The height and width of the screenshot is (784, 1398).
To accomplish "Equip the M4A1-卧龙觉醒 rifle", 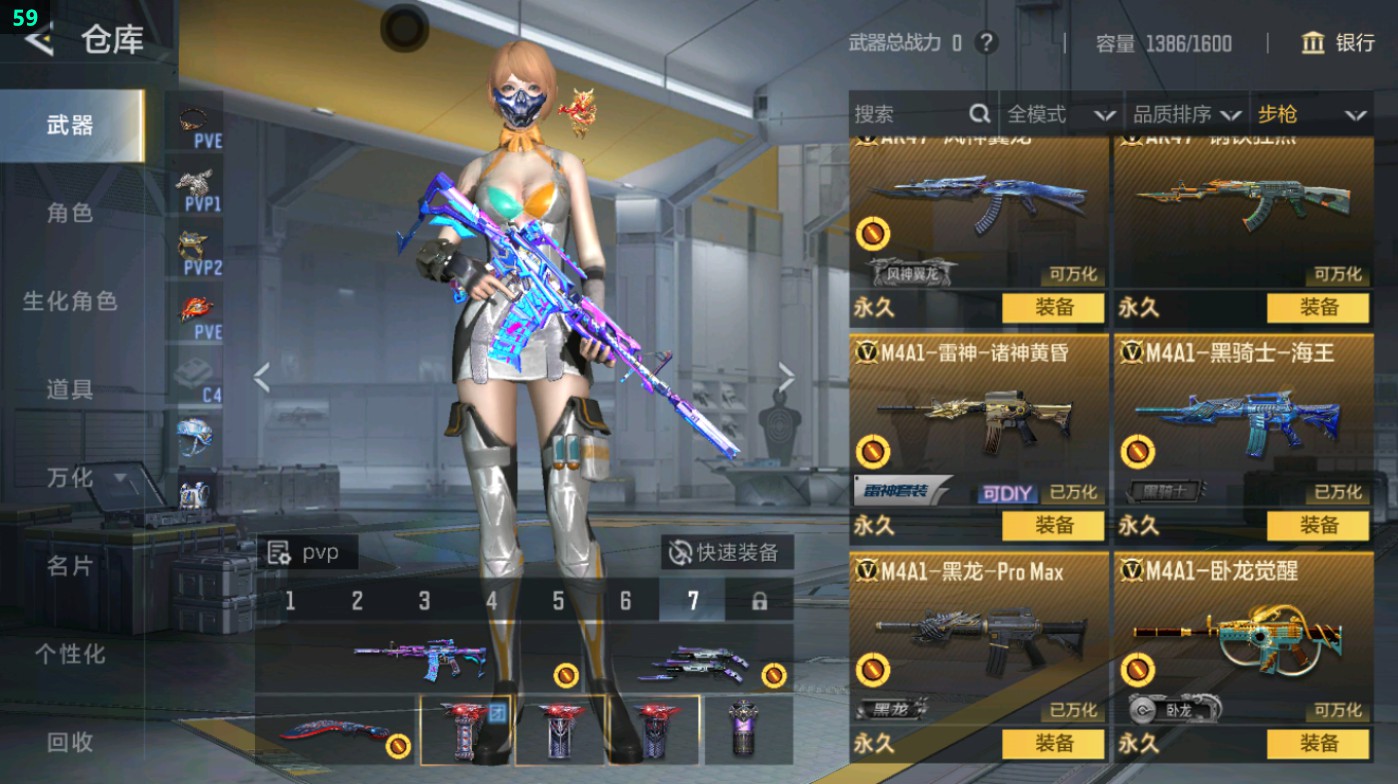I will pyautogui.click(x=1318, y=743).
